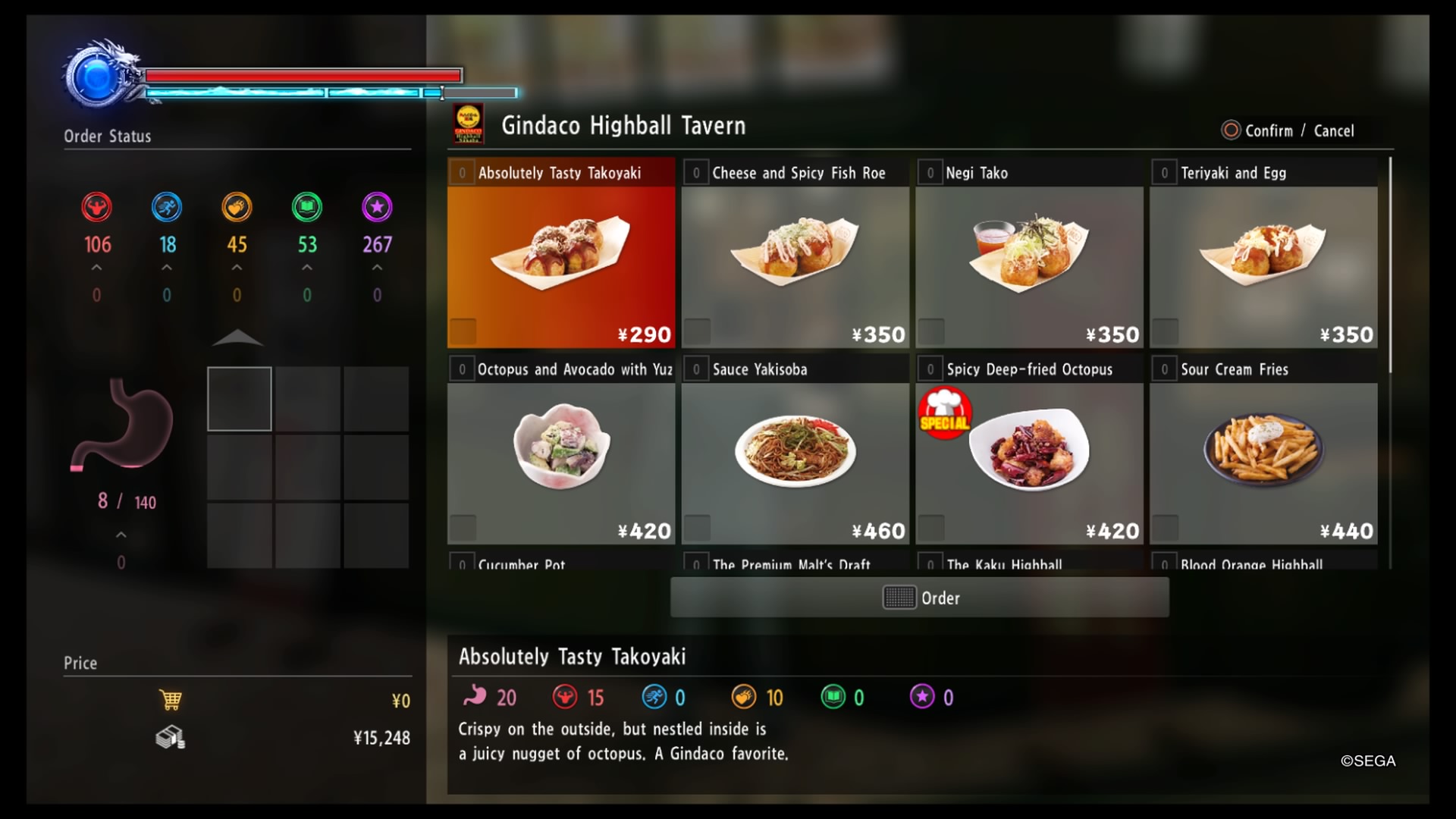Select the blue Agility stat icon

click(167, 206)
